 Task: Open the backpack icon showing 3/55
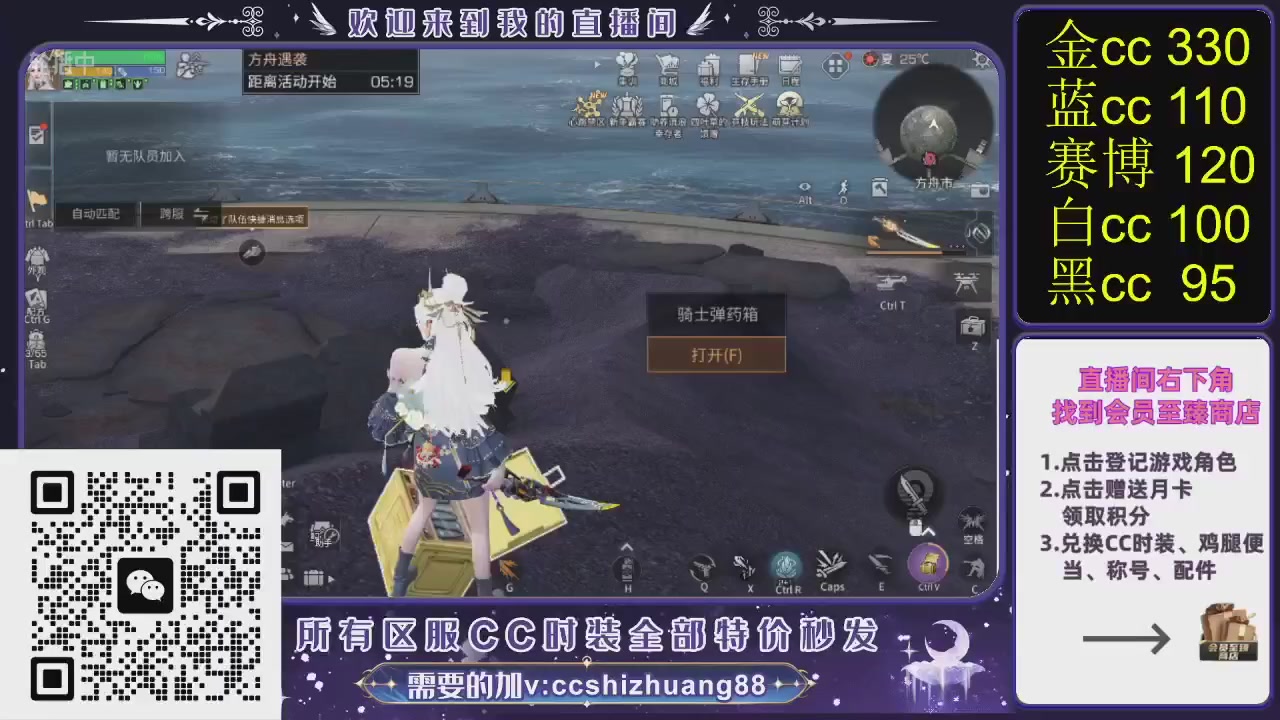coord(37,339)
